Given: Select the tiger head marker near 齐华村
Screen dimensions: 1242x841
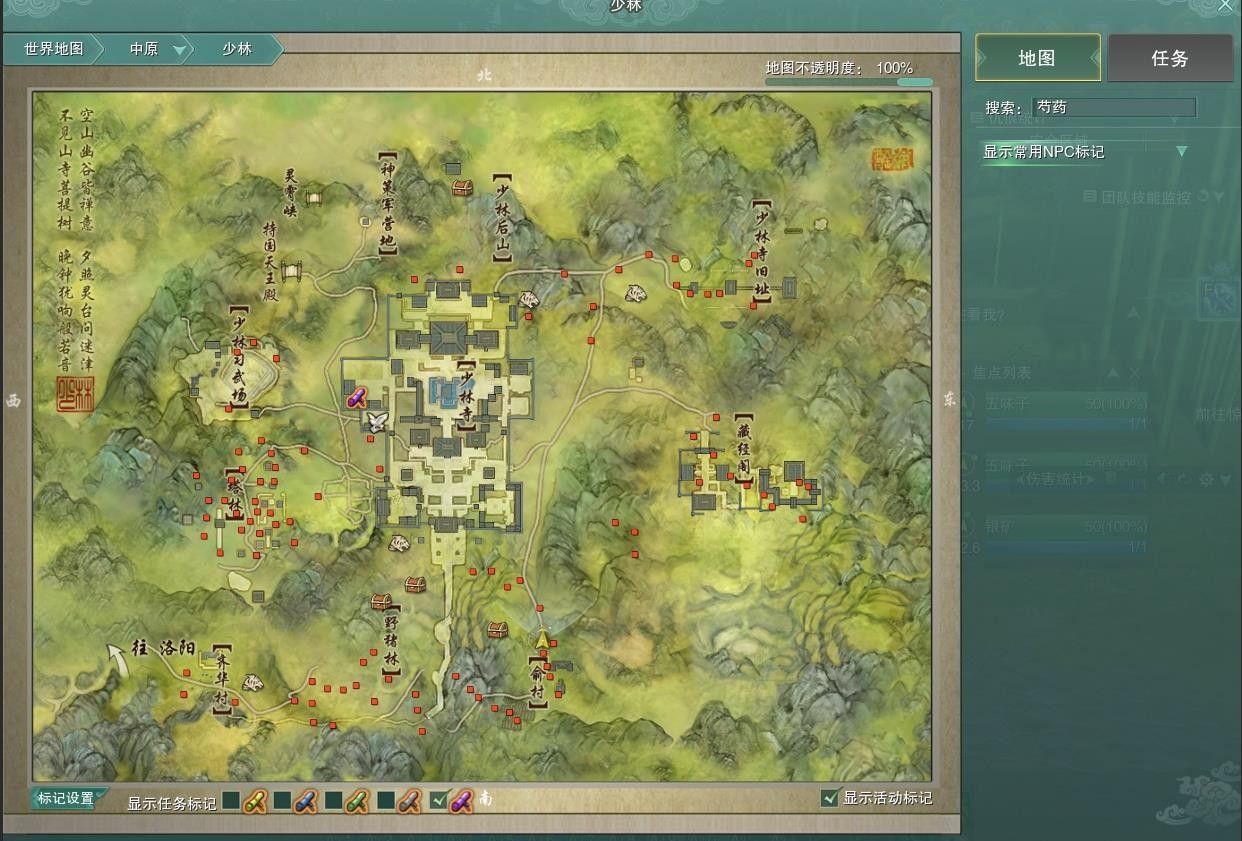Looking at the screenshot, I should [x=254, y=683].
